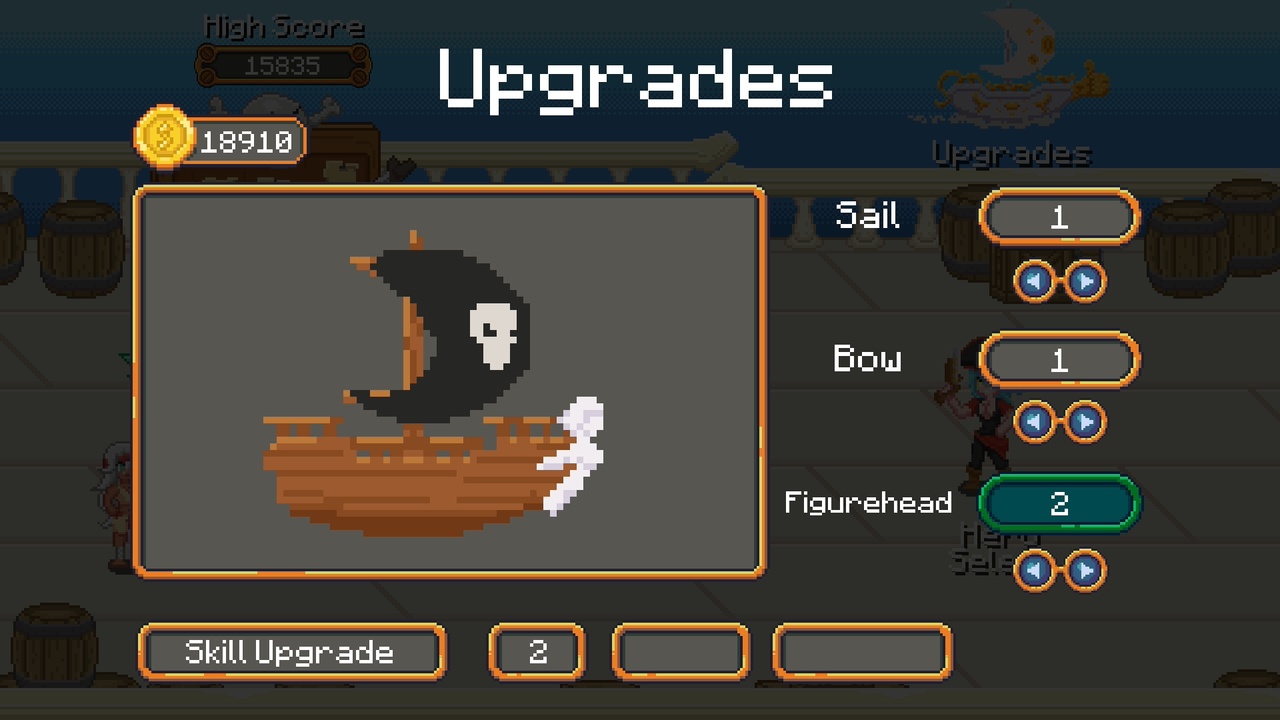Click the Bow value field showing 1

click(1060, 360)
